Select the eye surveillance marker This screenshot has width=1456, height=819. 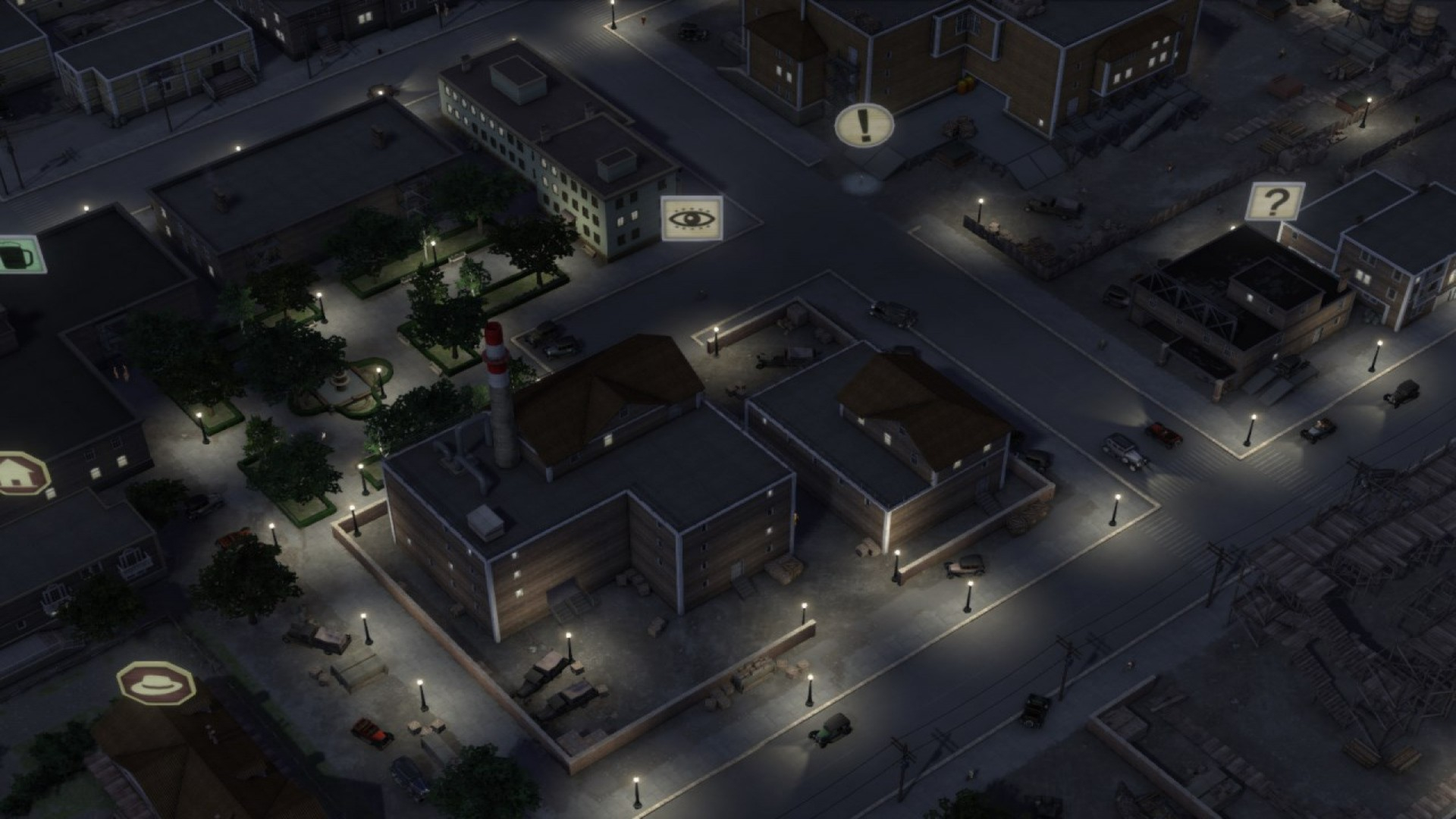point(692,218)
